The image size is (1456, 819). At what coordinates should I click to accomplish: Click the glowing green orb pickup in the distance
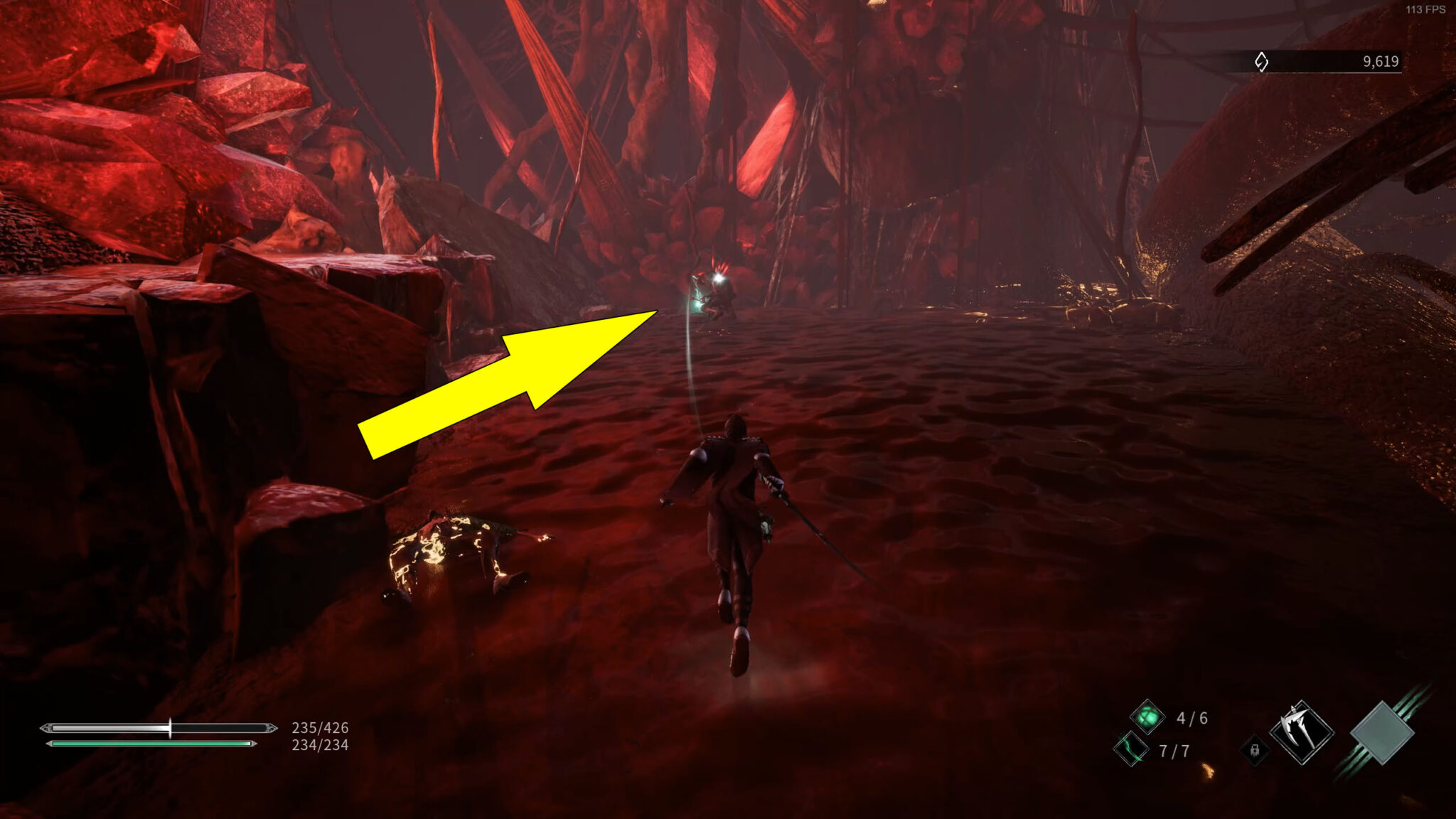coord(698,304)
